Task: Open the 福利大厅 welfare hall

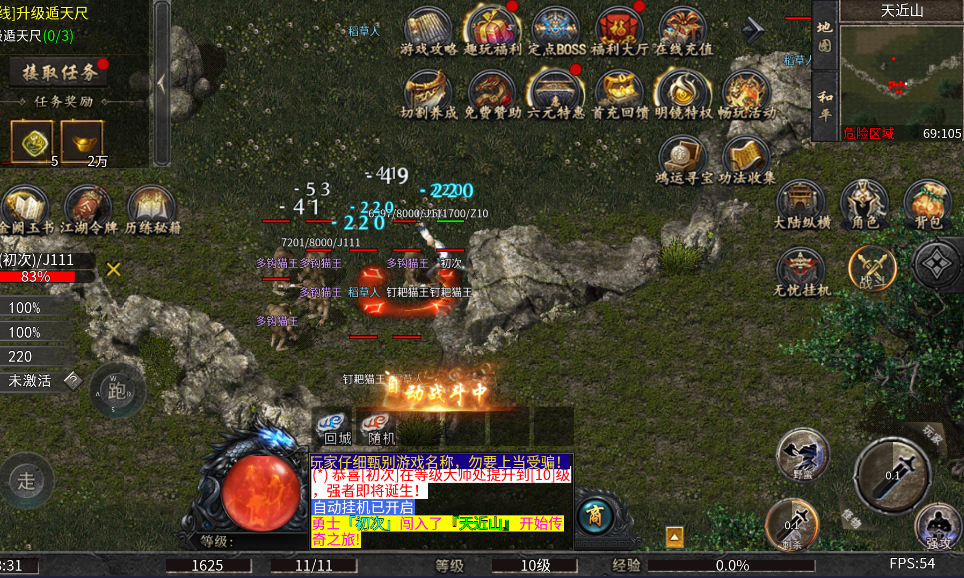Action: (620, 30)
